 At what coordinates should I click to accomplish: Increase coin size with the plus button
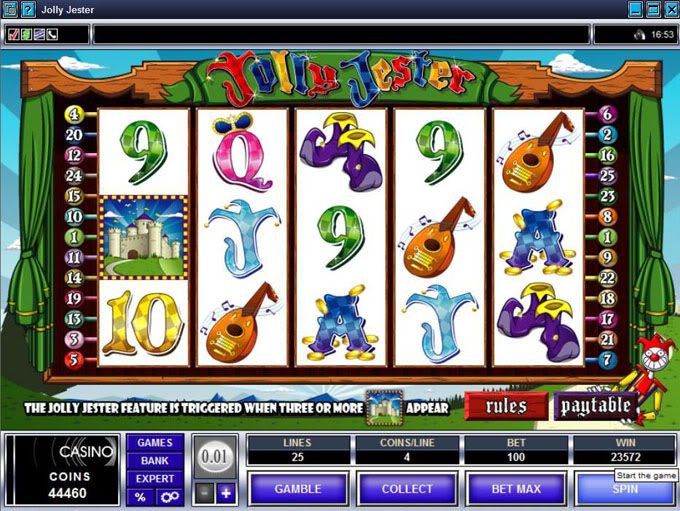click(226, 492)
